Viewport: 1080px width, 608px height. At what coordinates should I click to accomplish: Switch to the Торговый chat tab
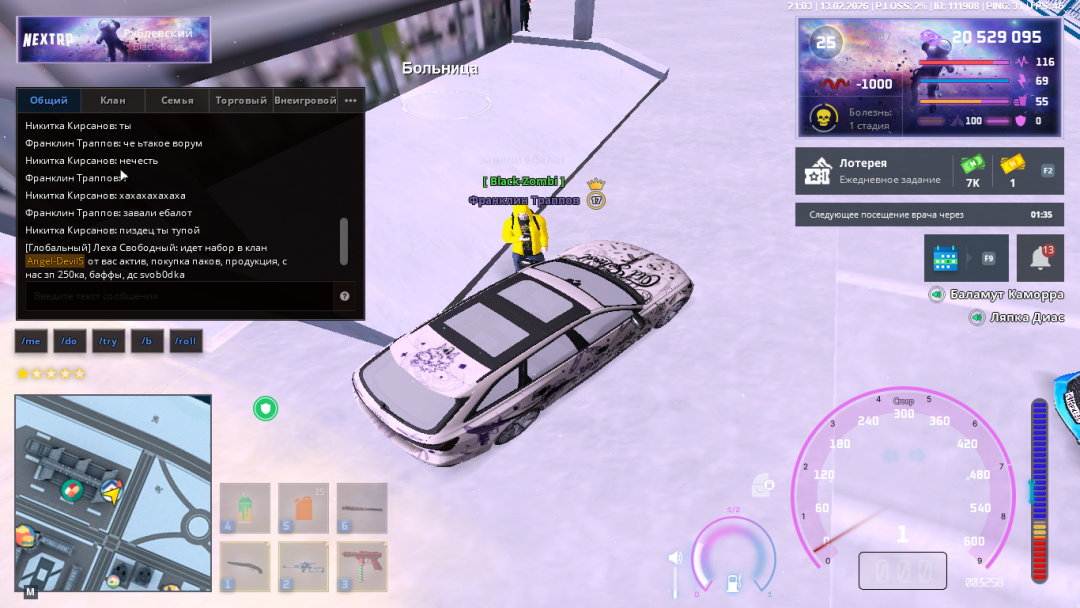tap(241, 100)
